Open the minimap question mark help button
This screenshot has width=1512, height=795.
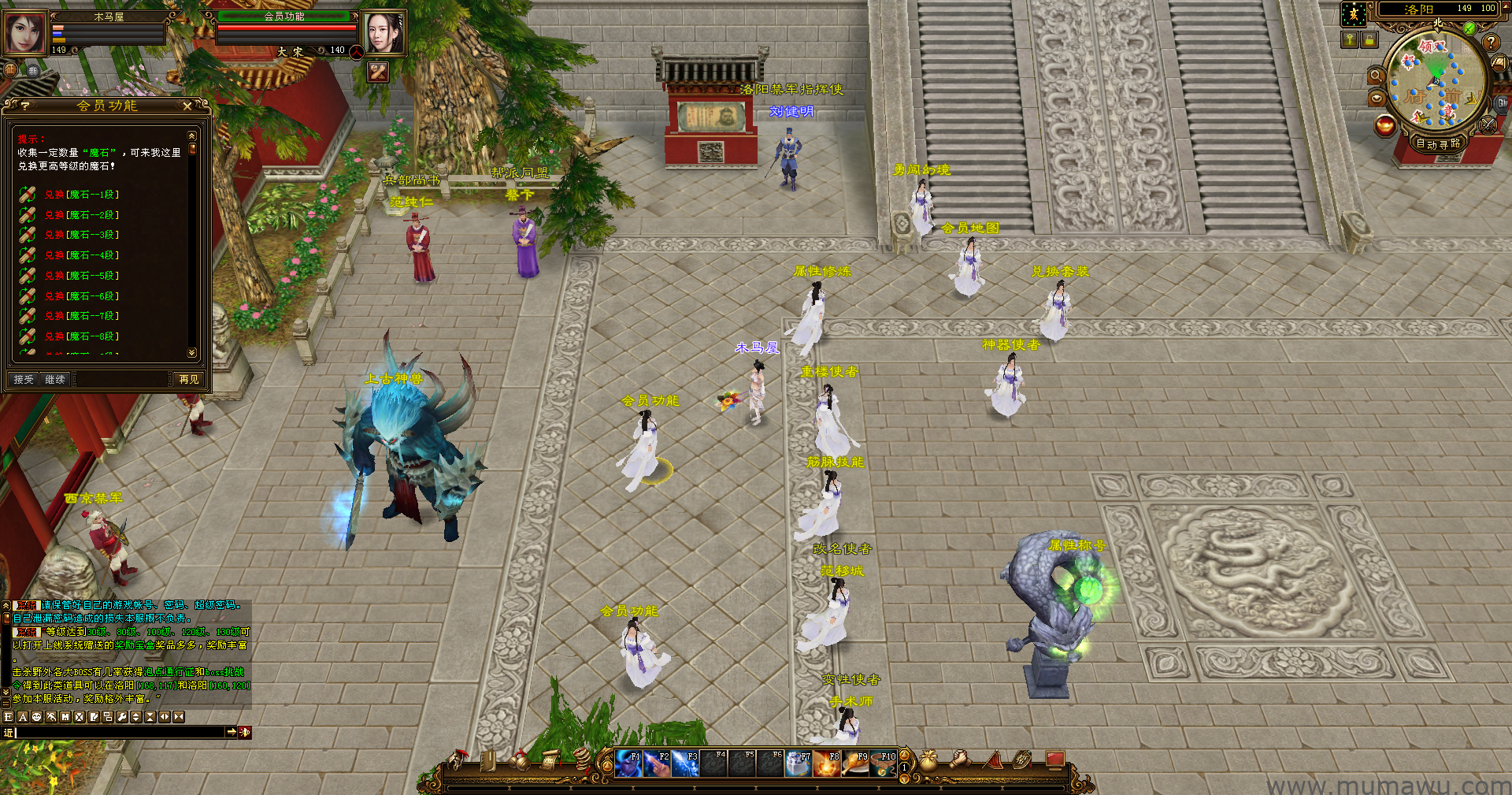(x=1490, y=43)
